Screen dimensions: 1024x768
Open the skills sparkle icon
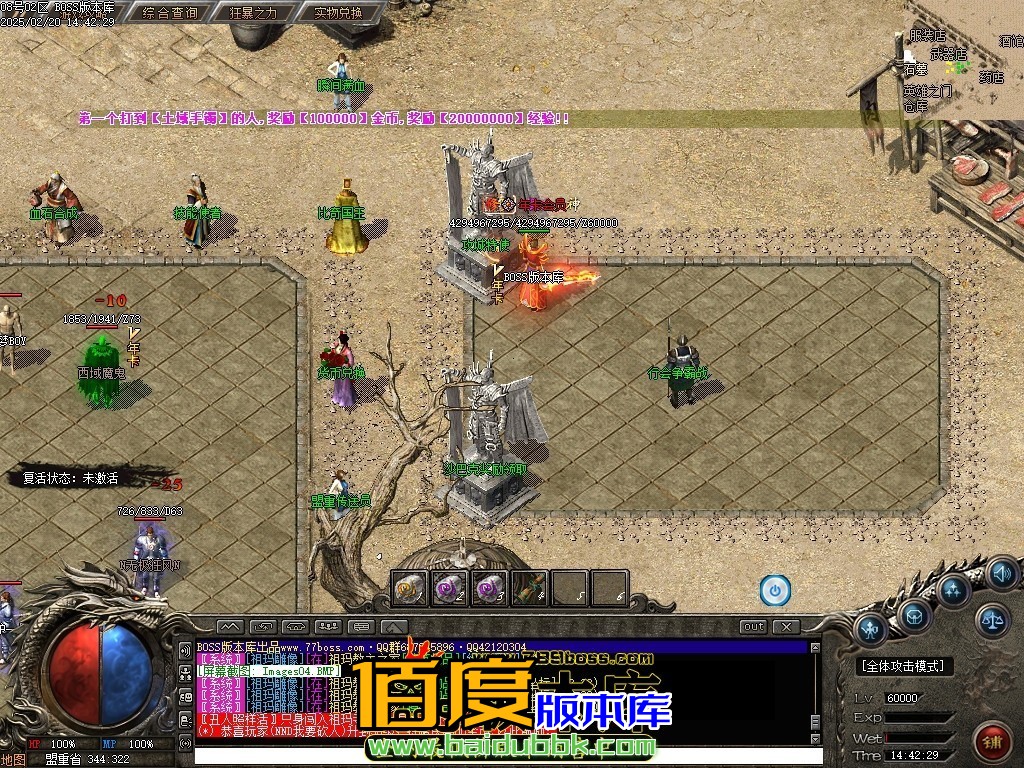(x=953, y=588)
